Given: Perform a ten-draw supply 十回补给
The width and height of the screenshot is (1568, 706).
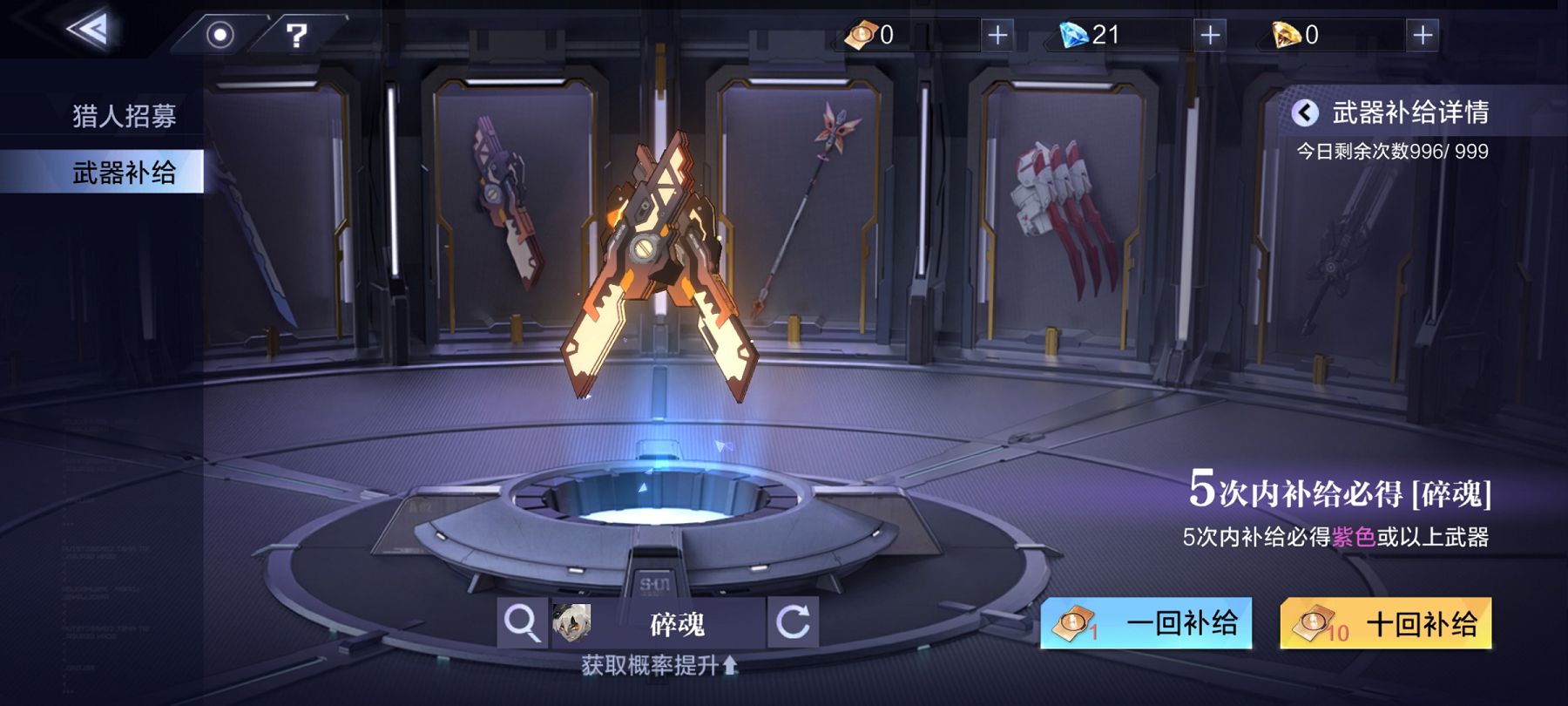Looking at the screenshot, I should tap(1385, 623).
